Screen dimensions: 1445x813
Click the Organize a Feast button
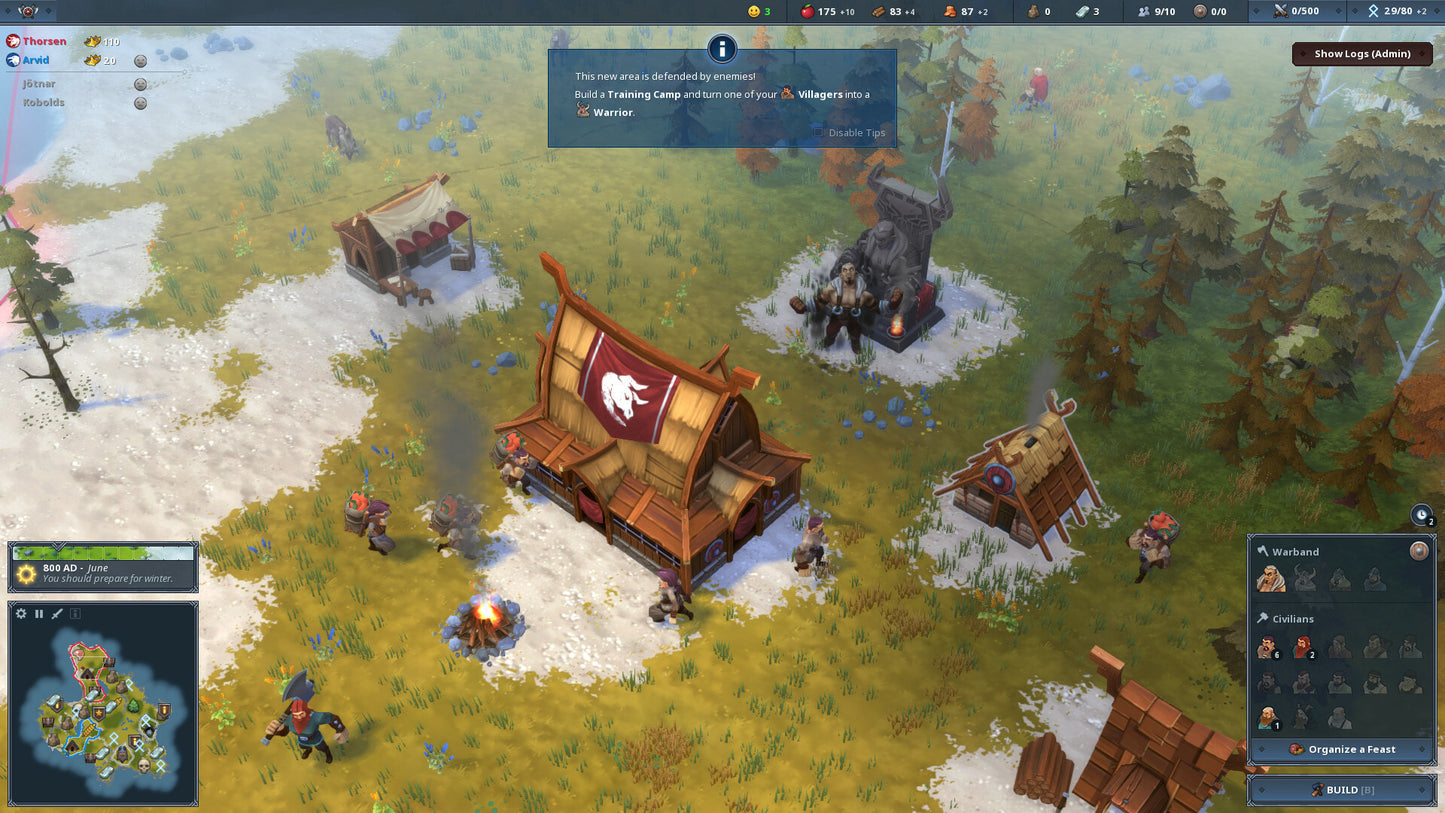[x=1343, y=749]
